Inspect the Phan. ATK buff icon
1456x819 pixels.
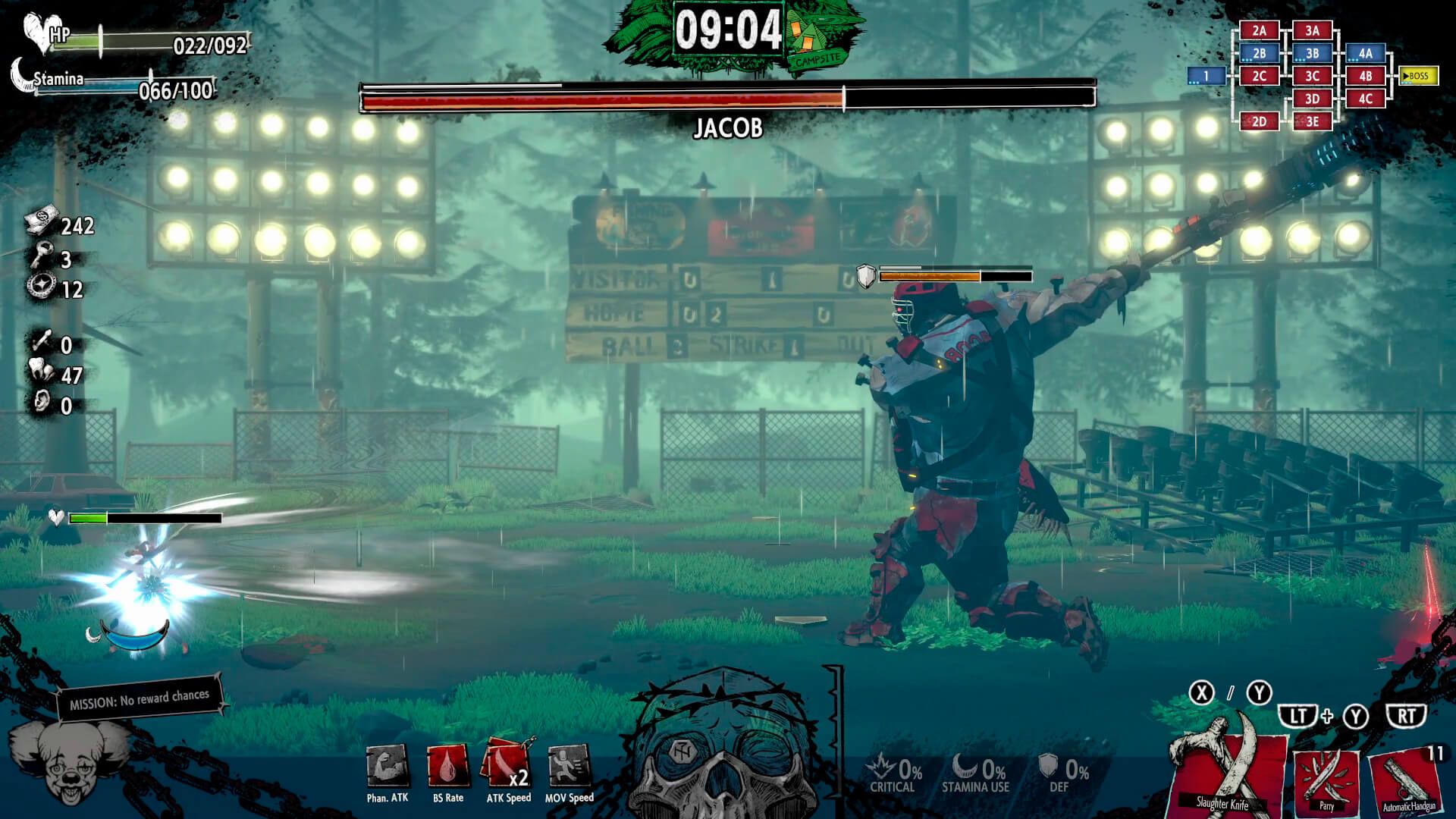click(x=388, y=767)
